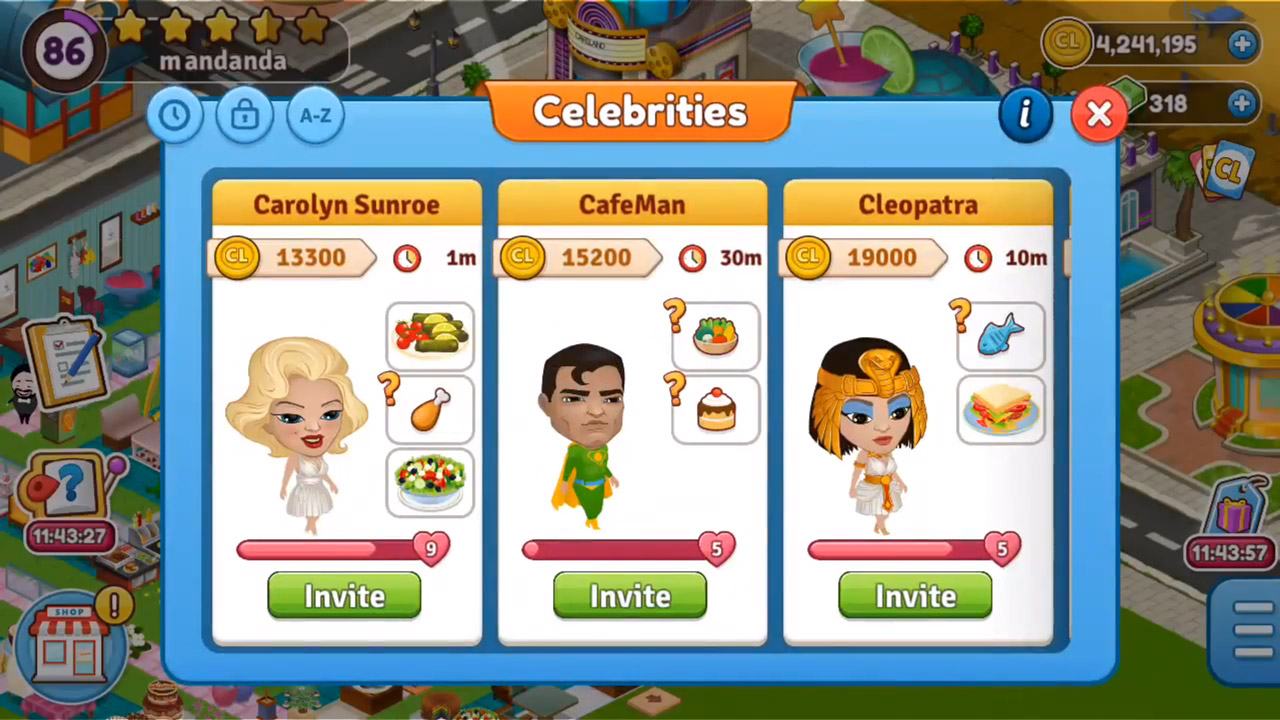Sort celebrities by the lock filter
This screenshot has height=720, width=1280.
click(x=245, y=115)
